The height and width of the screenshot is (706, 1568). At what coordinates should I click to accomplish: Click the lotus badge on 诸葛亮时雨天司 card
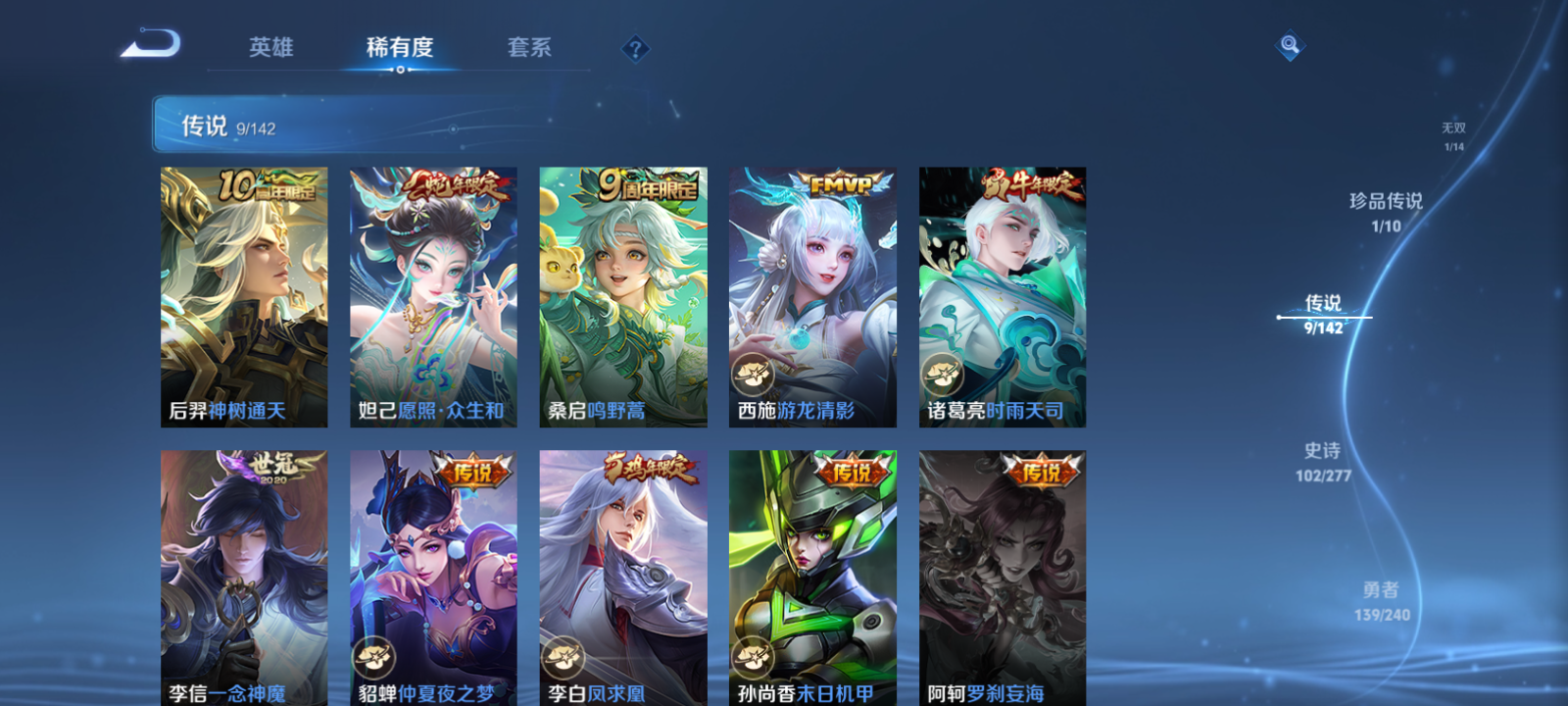[943, 374]
